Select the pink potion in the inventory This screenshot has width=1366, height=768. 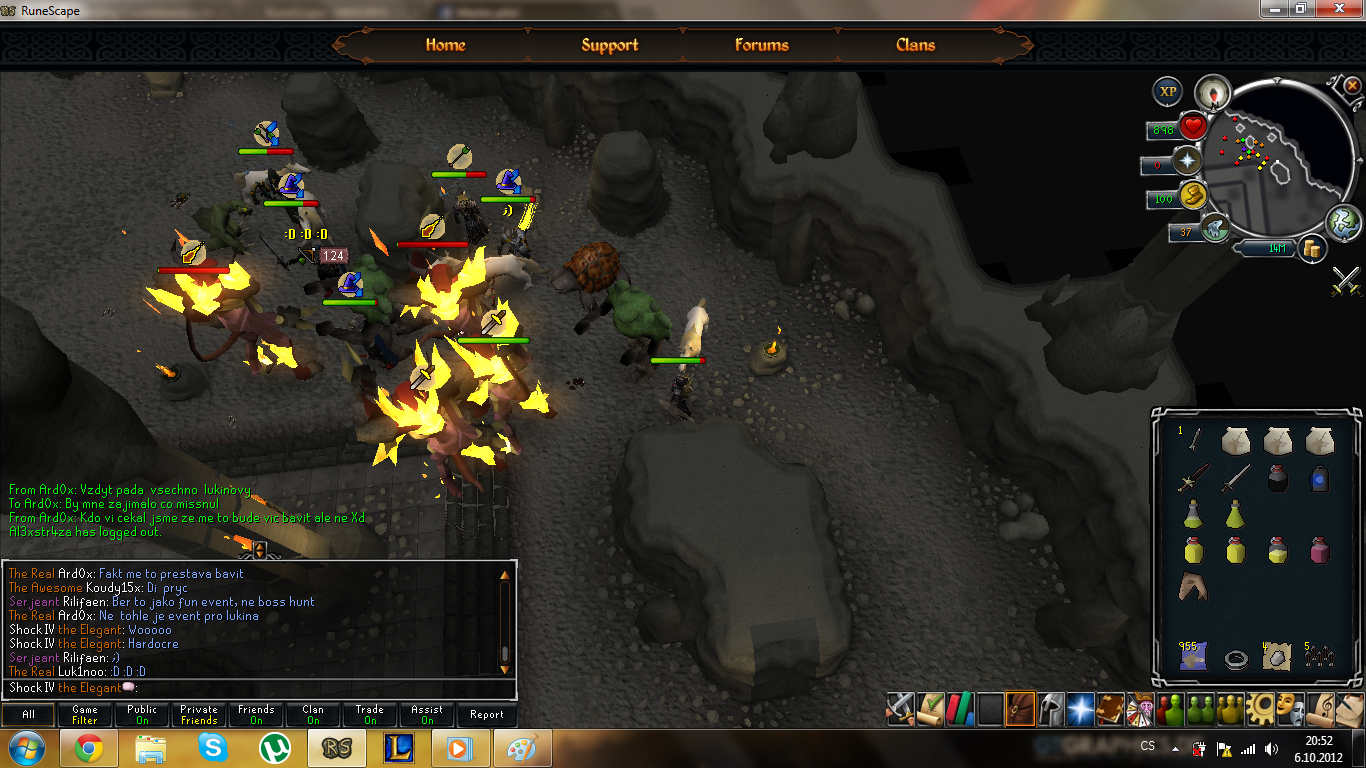(x=1320, y=549)
